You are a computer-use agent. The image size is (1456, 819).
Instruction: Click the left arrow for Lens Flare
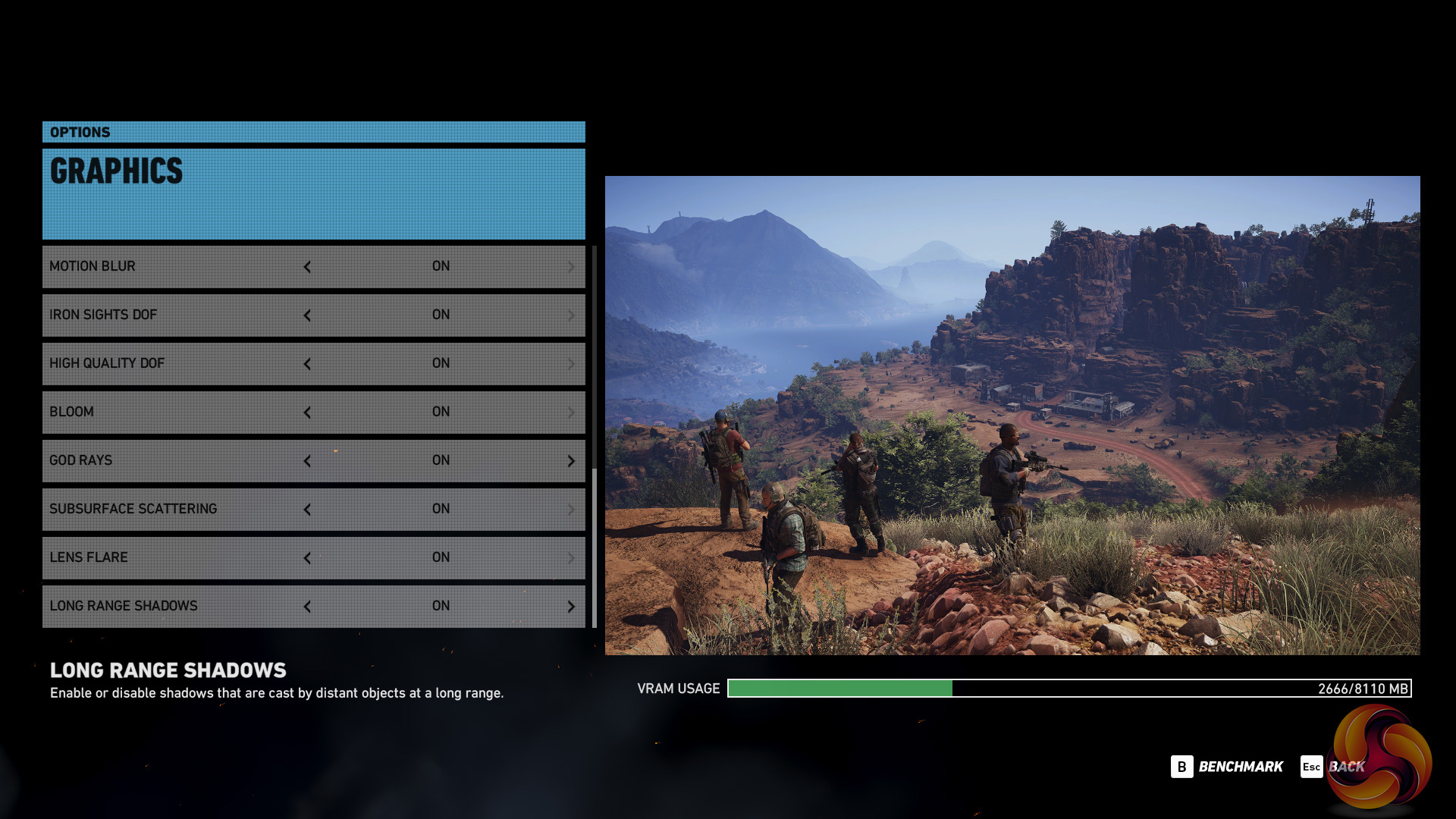(307, 558)
